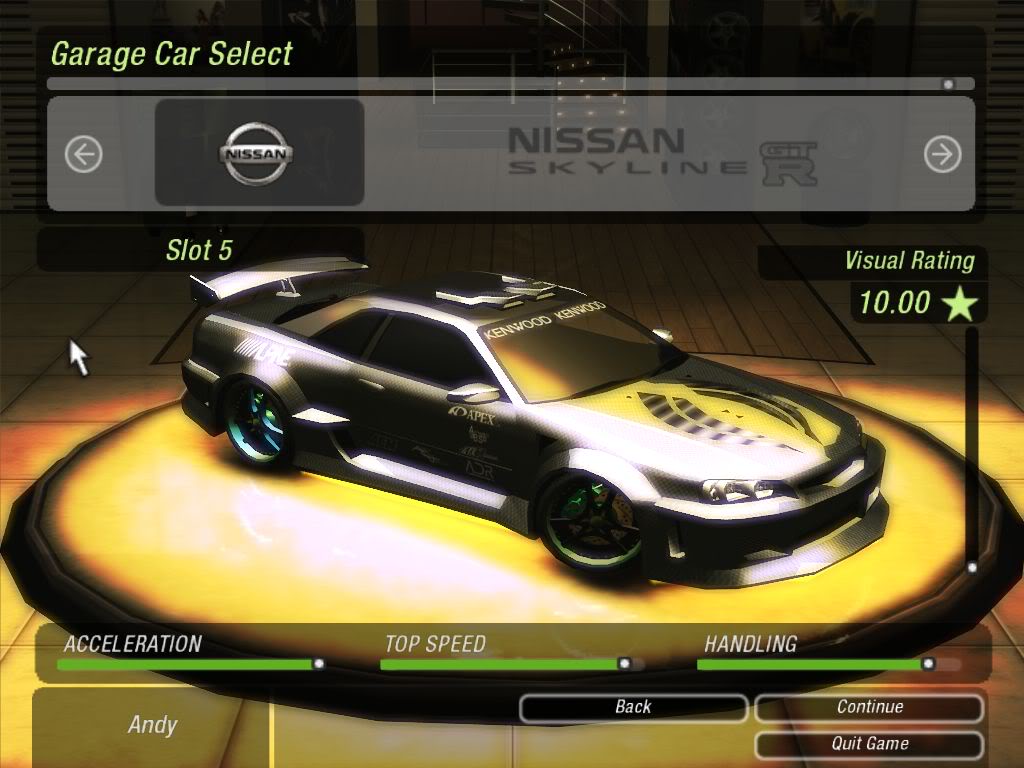The image size is (1024, 768).
Task: Confirm car choice with Continue
Action: (x=869, y=708)
